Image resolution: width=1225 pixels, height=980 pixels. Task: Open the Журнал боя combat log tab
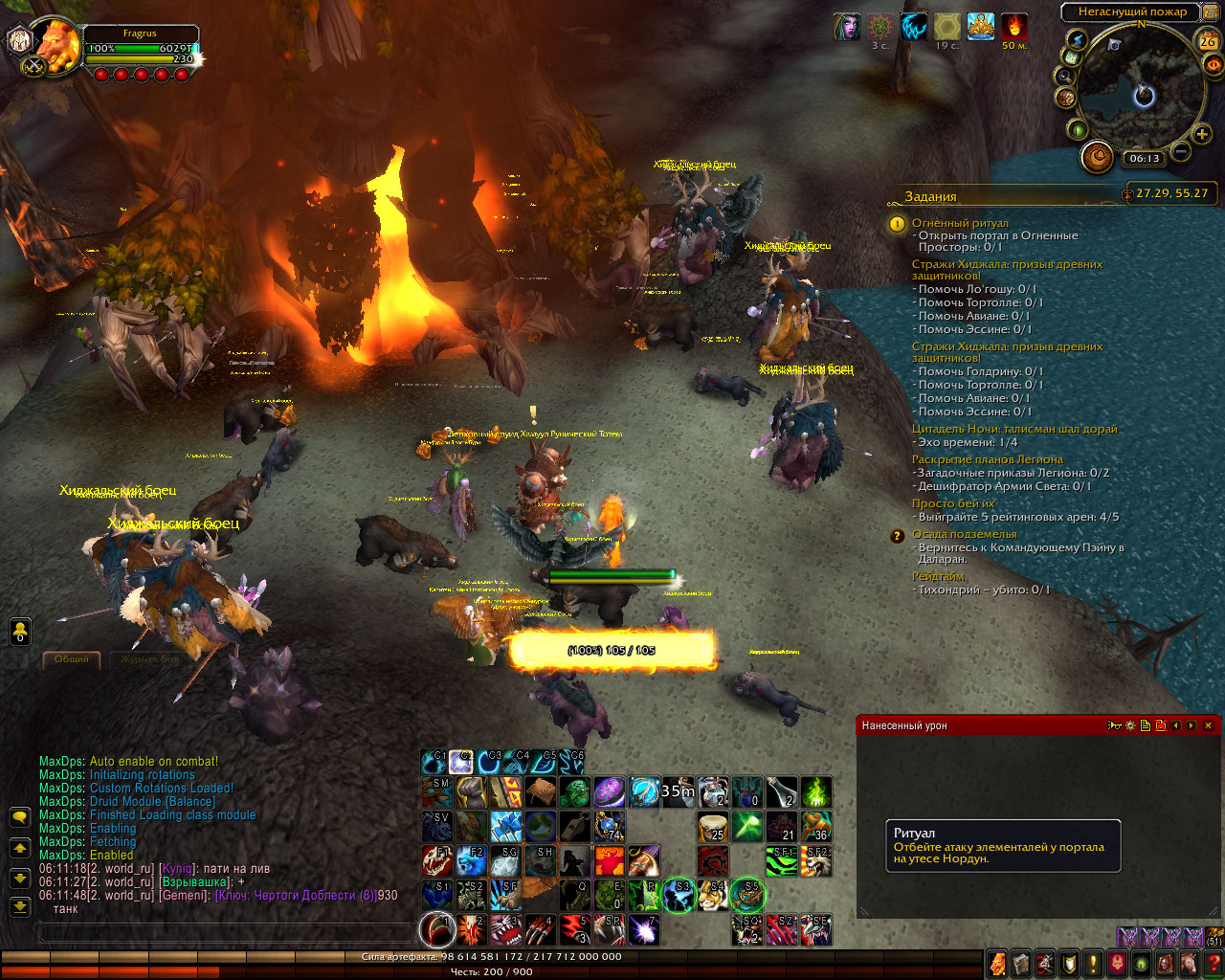click(145, 659)
